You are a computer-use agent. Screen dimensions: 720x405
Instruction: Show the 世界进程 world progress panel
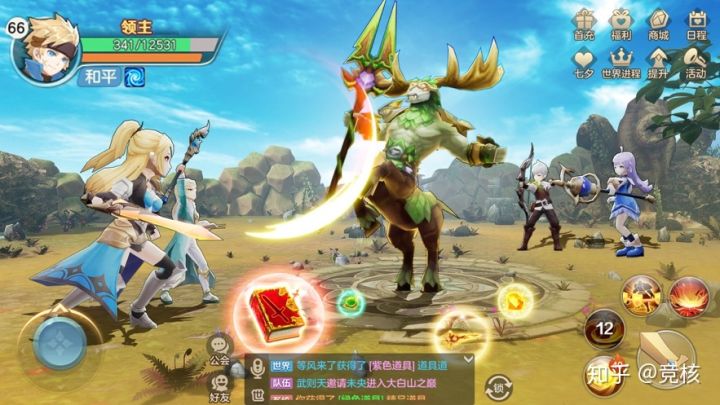tap(621, 61)
